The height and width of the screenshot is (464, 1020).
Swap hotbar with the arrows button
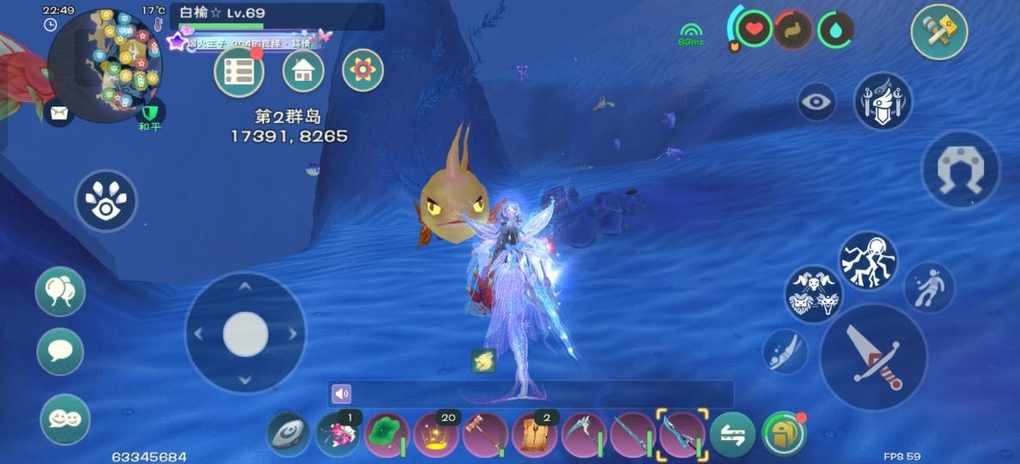click(x=733, y=435)
